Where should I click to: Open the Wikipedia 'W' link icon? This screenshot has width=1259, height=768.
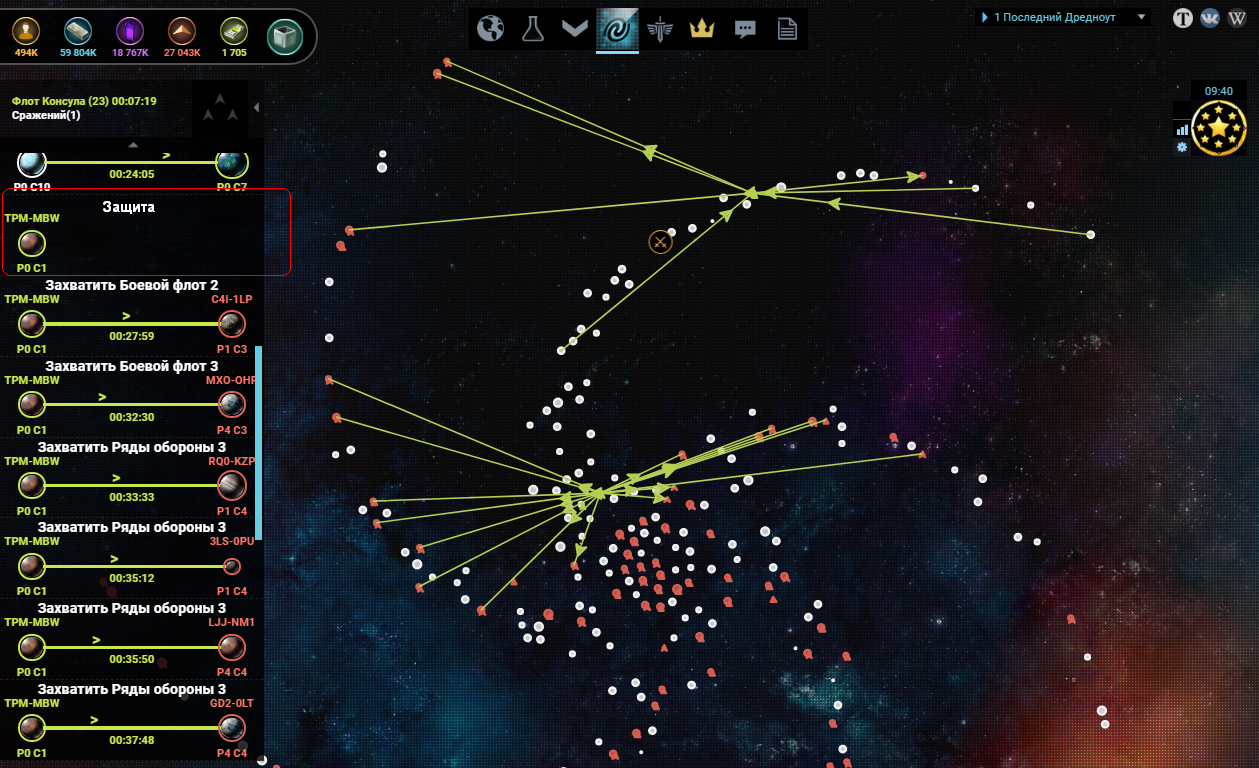pyautogui.click(x=1237, y=18)
